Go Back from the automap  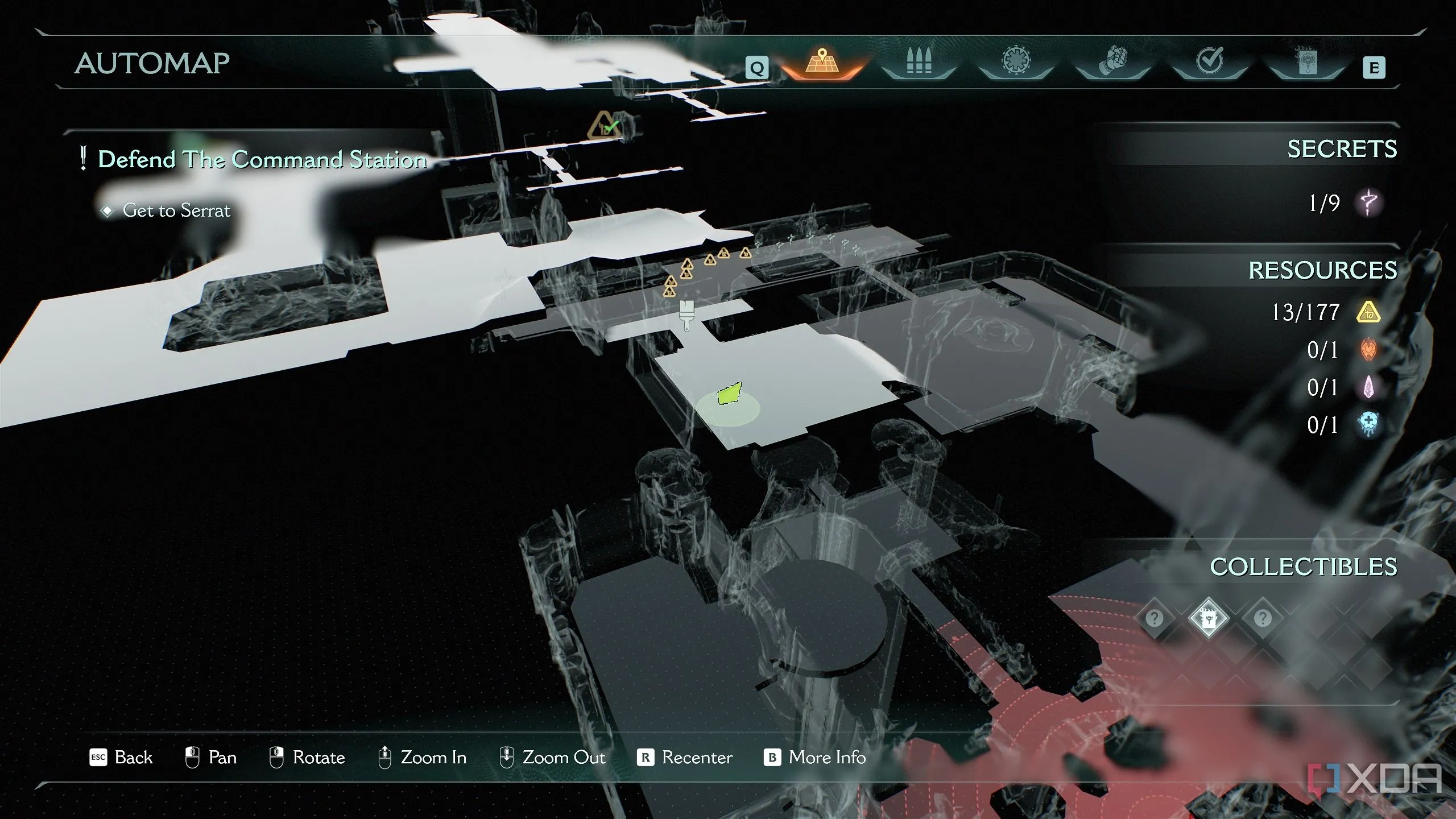pos(121,758)
